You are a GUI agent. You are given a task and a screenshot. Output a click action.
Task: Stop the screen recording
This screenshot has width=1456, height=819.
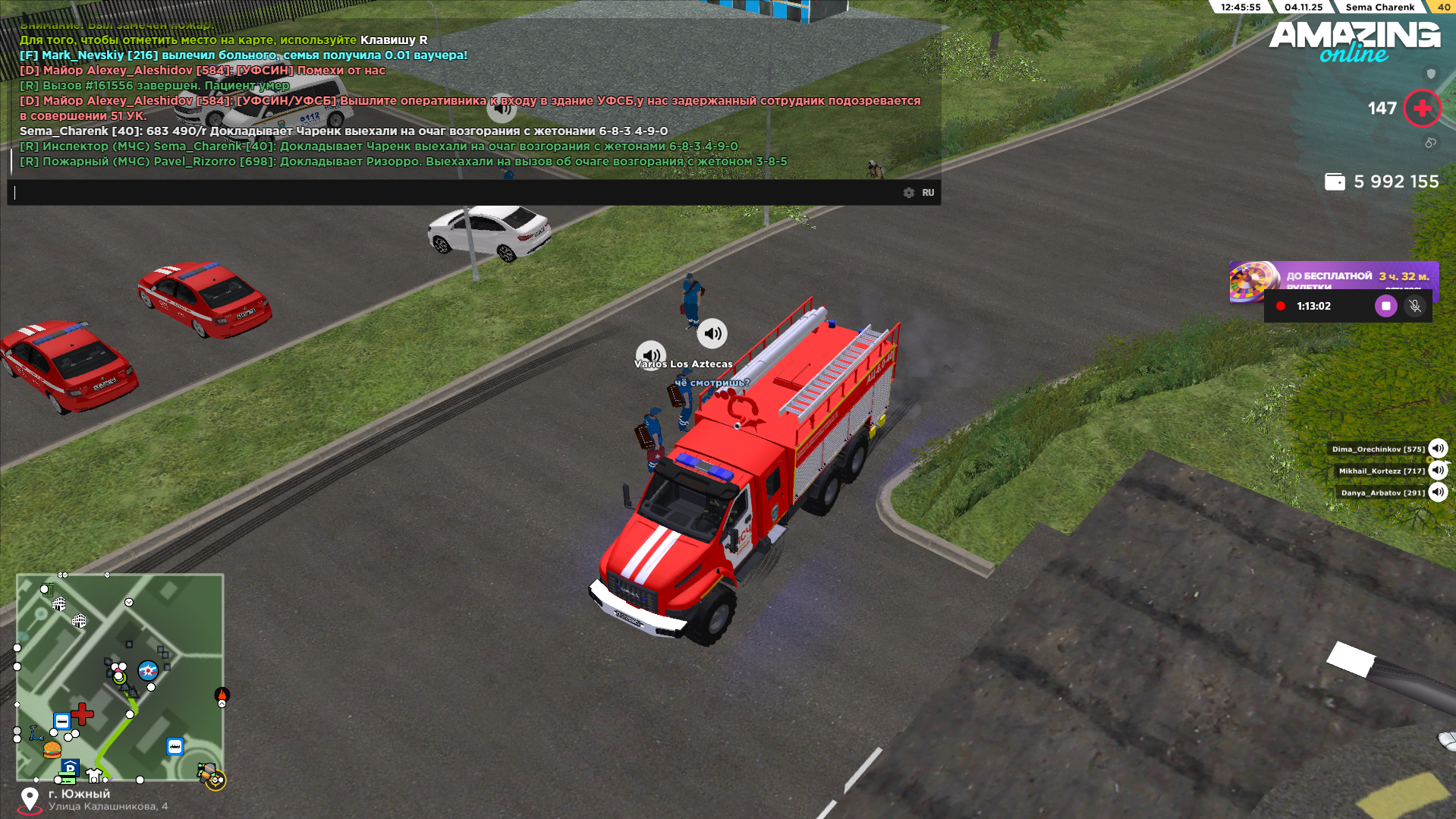1385,306
